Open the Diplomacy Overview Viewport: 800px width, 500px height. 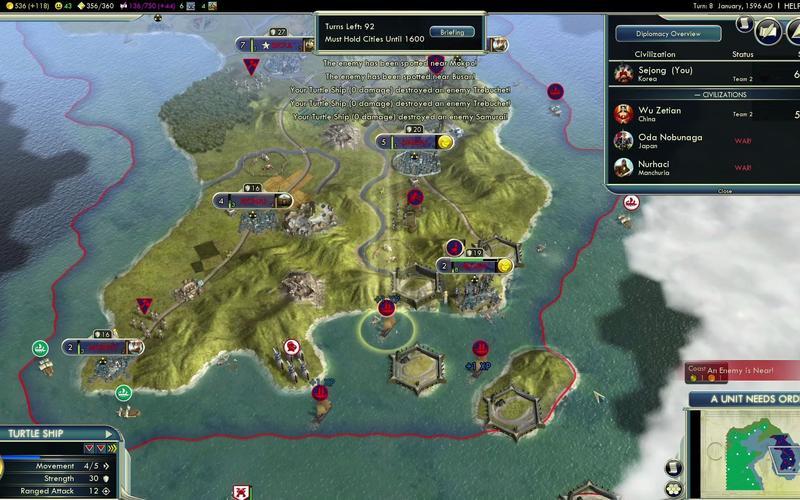pos(667,33)
